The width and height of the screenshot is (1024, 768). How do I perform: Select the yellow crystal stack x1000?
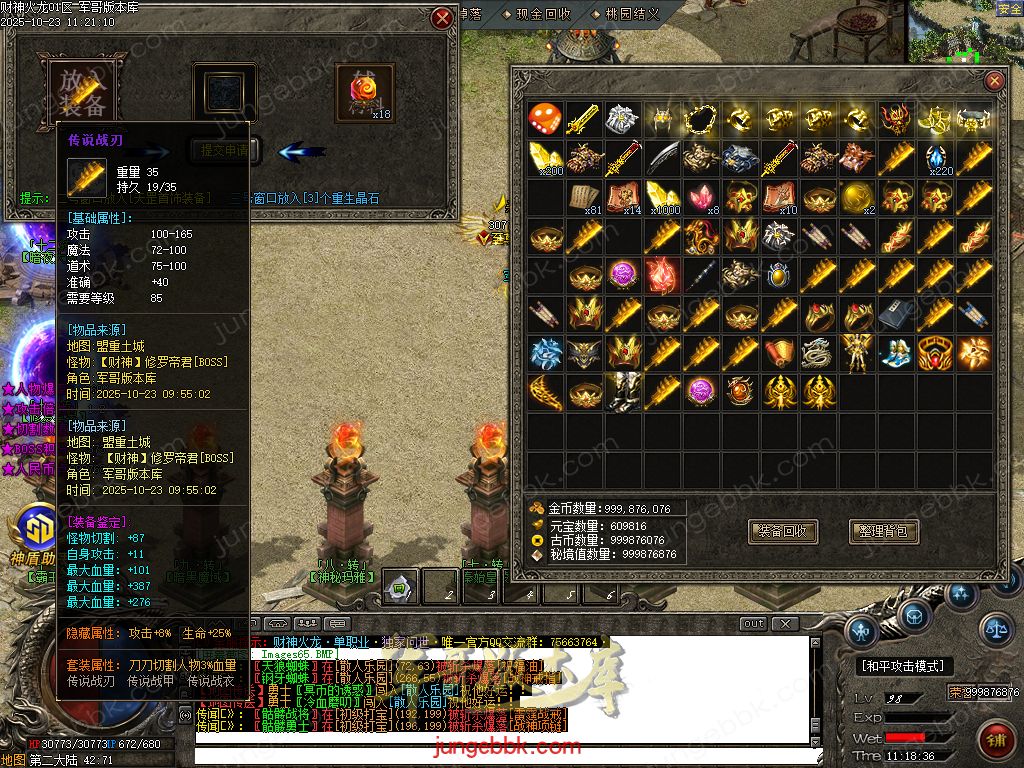[x=661, y=197]
